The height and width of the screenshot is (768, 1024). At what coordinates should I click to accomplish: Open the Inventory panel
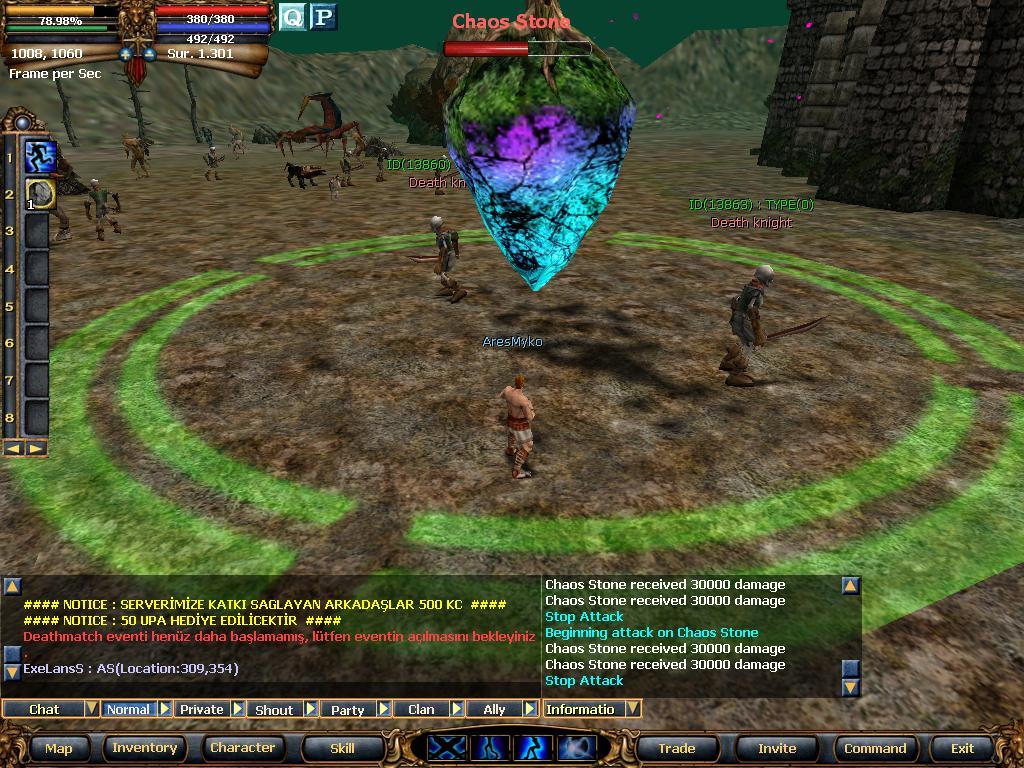tap(144, 748)
